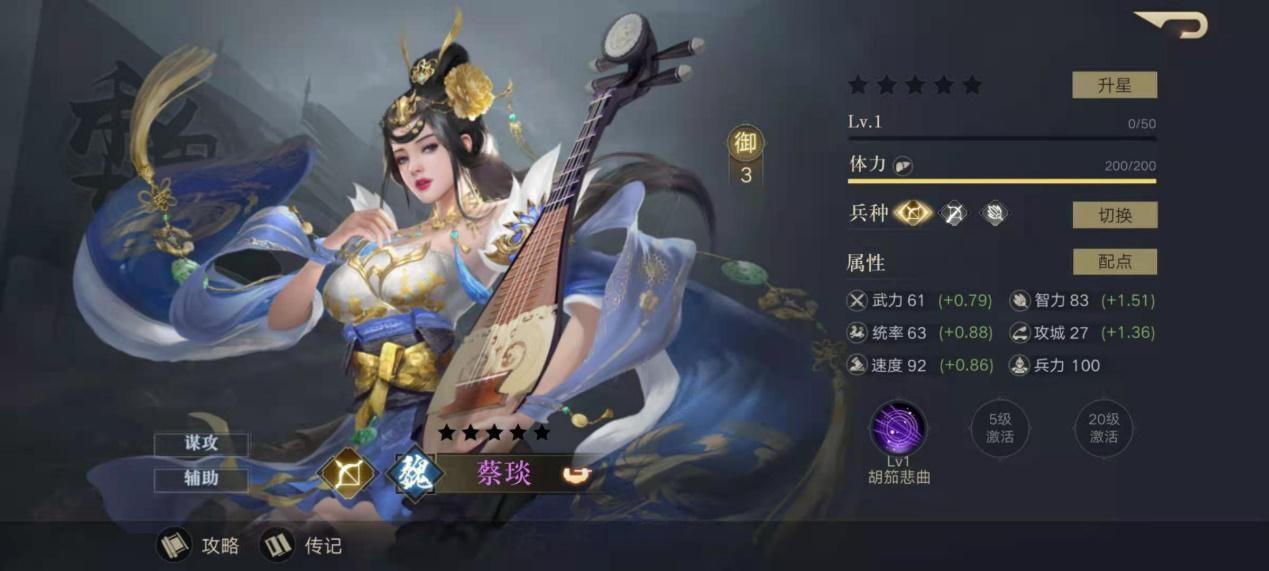Select the 谋攻 tag
This screenshot has height=571, width=1269.
pyautogui.click(x=201, y=445)
